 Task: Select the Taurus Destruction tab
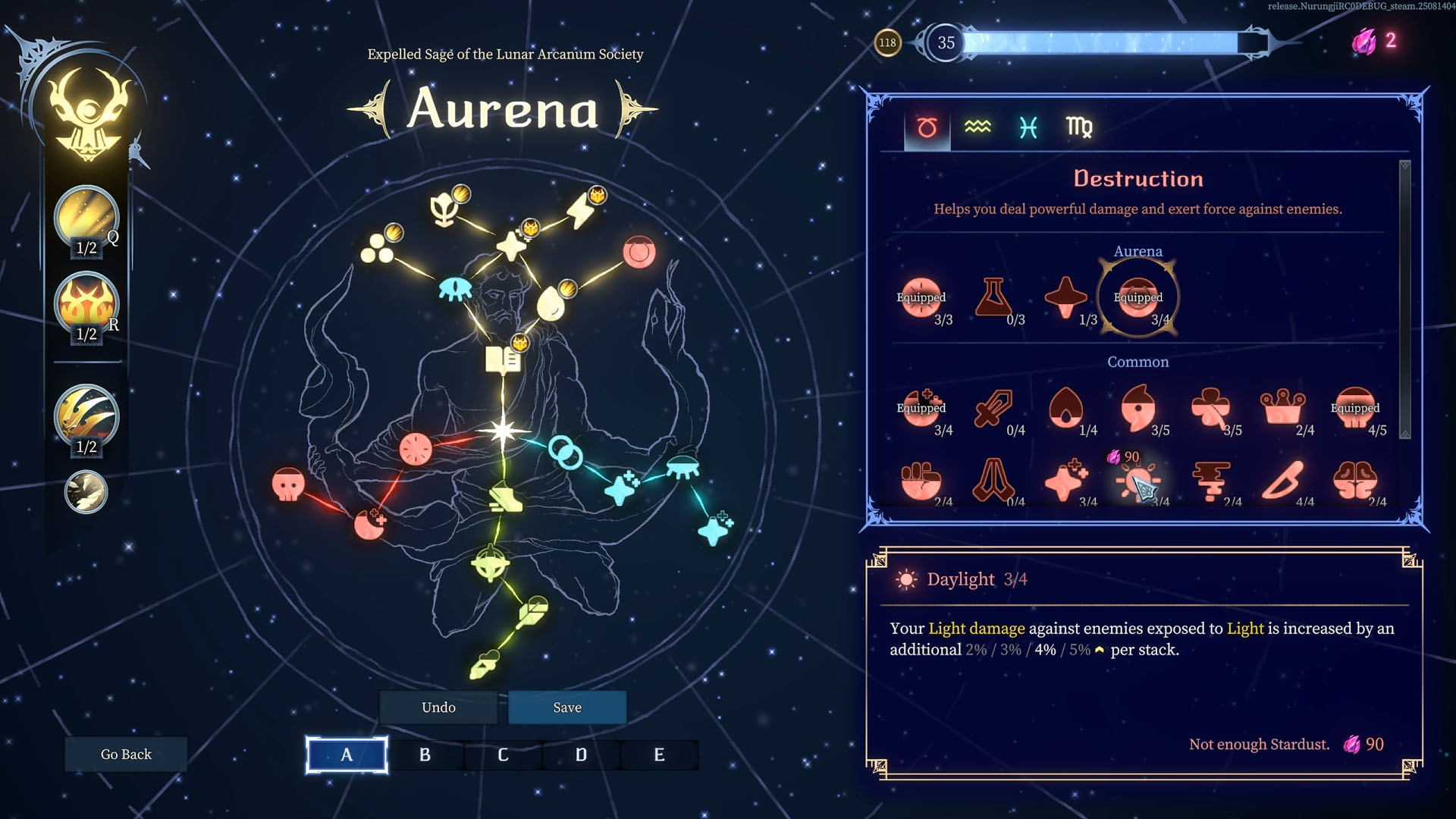pos(927,127)
